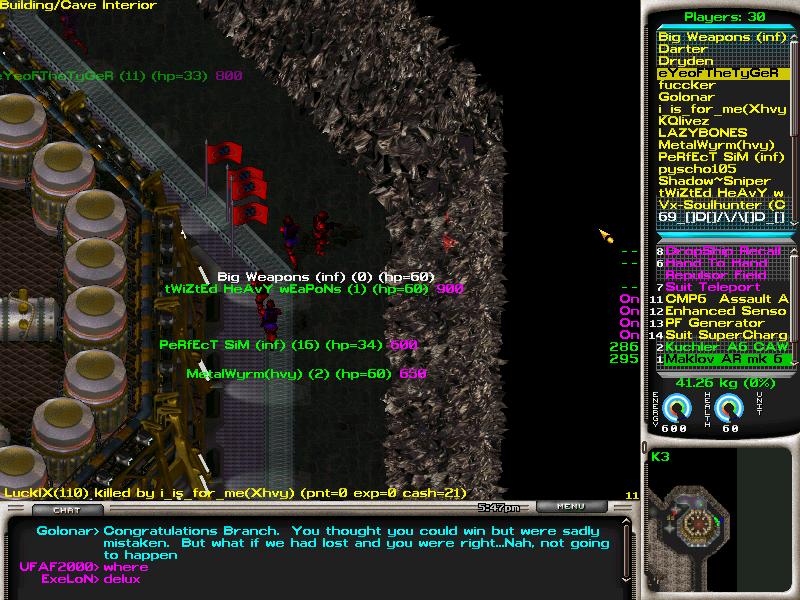Select Darter in the player list
800x600 pixels.
(x=683, y=49)
